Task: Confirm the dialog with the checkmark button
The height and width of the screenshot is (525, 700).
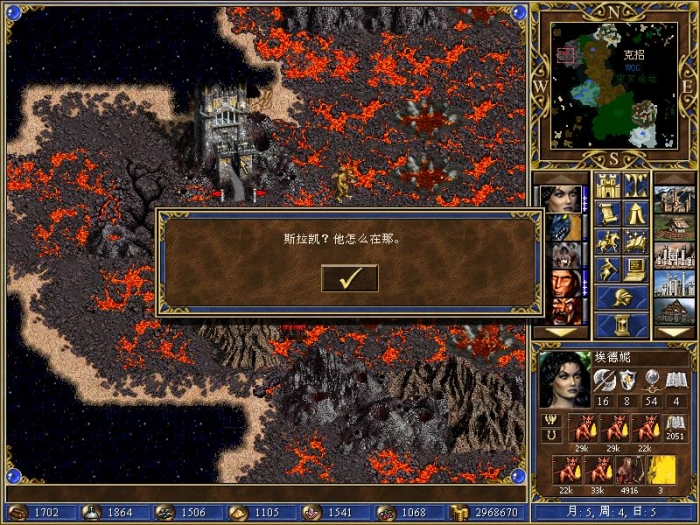Action: (x=349, y=278)
